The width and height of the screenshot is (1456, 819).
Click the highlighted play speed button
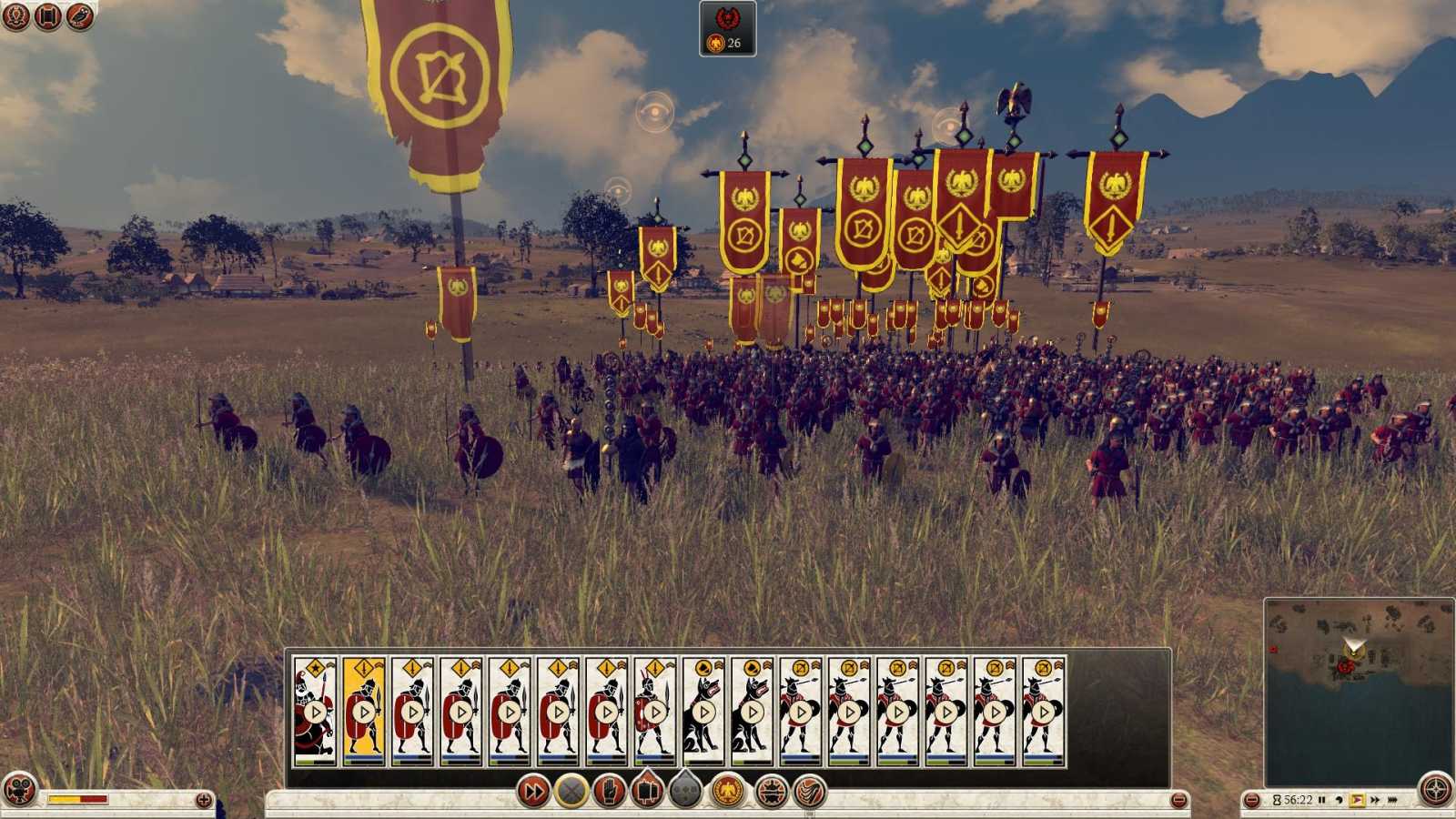pos(1357,799)
